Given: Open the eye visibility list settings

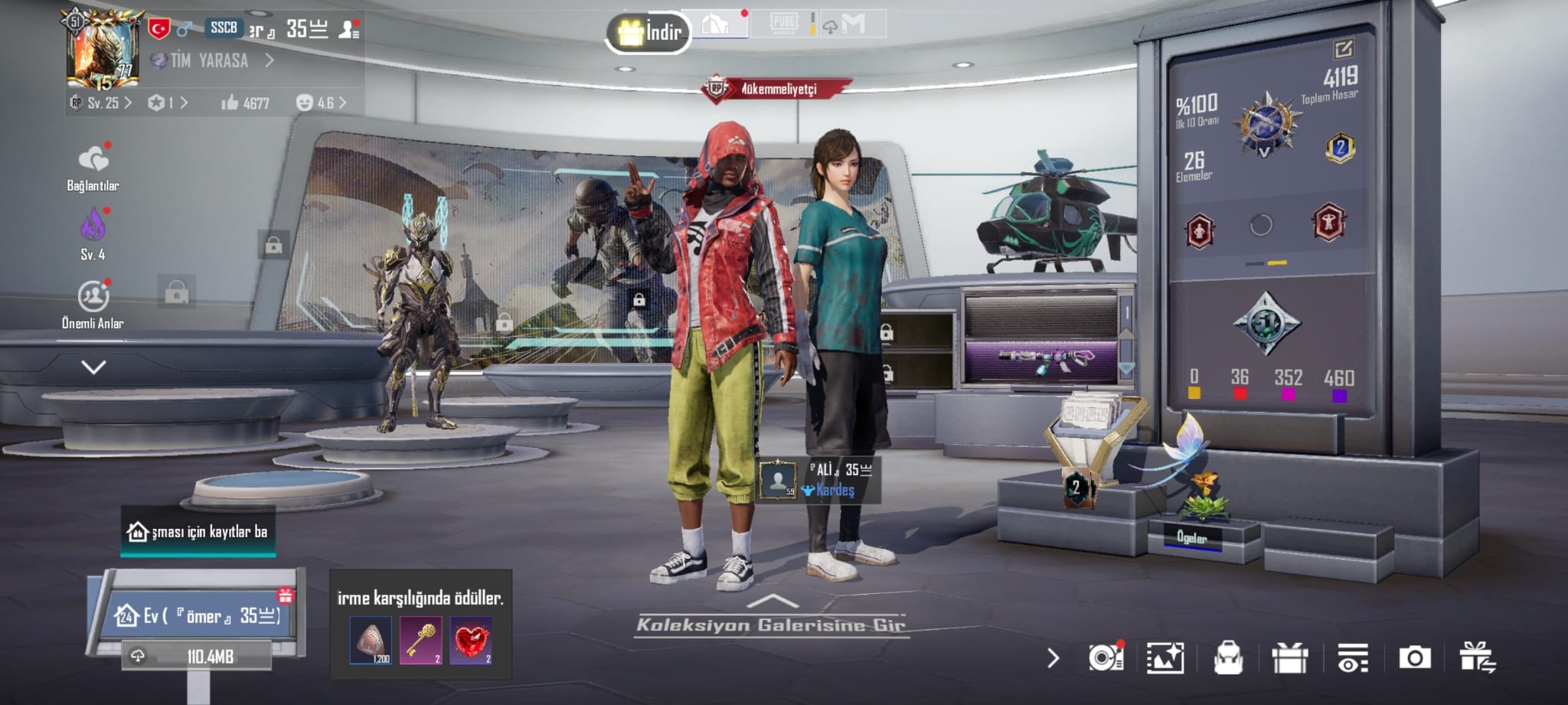Looking at the screenshot, I should 1352,658.
